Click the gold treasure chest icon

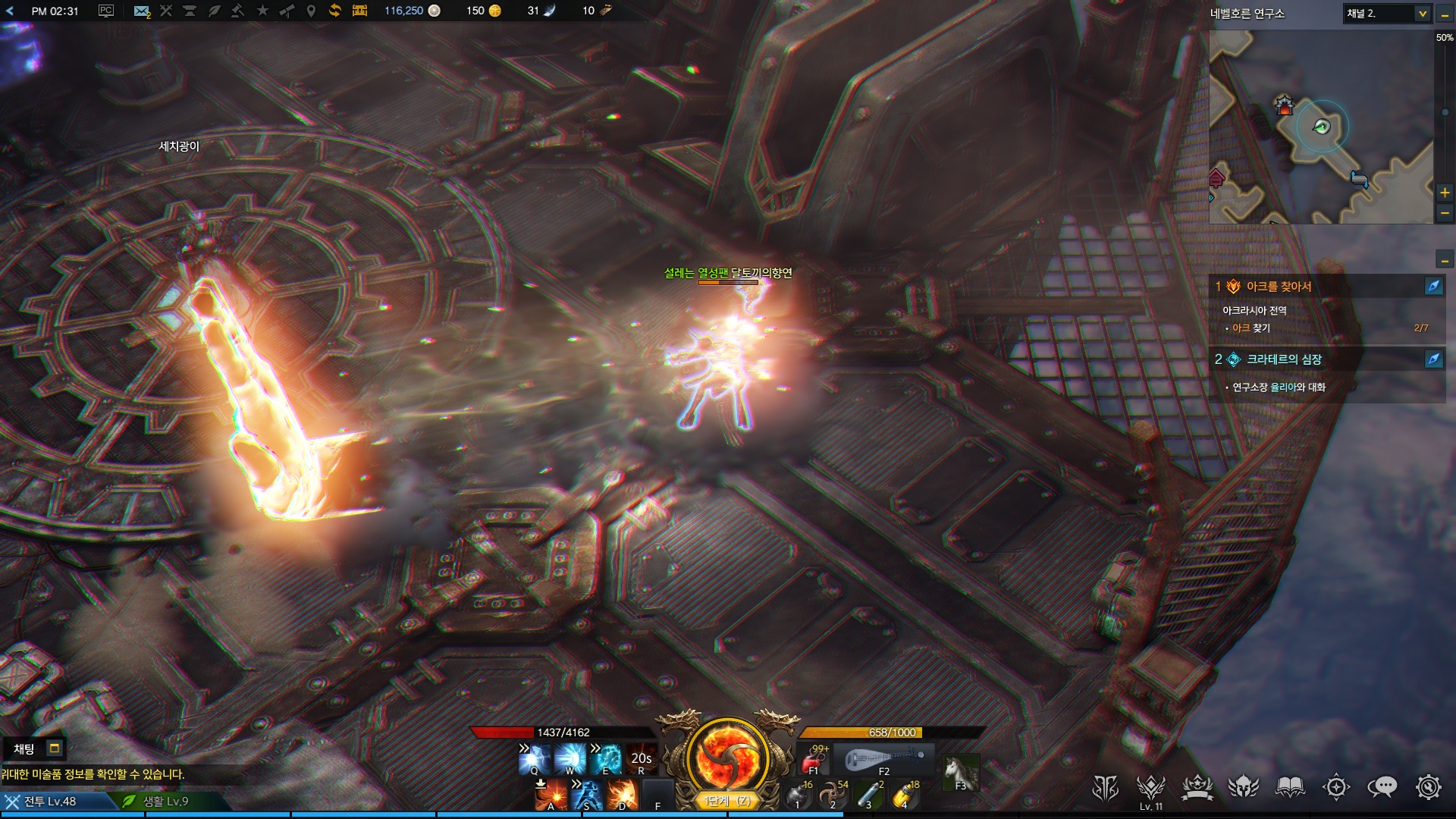[359, 11]
